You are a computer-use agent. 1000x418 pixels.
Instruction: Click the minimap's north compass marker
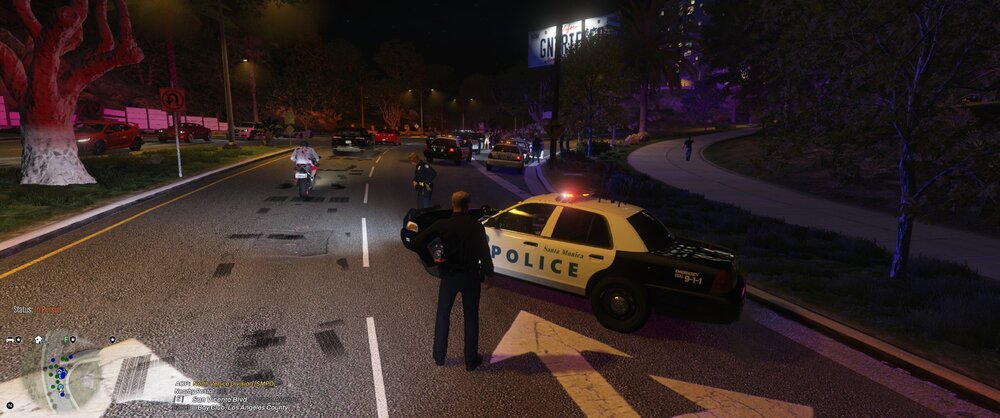coord(10,405)
